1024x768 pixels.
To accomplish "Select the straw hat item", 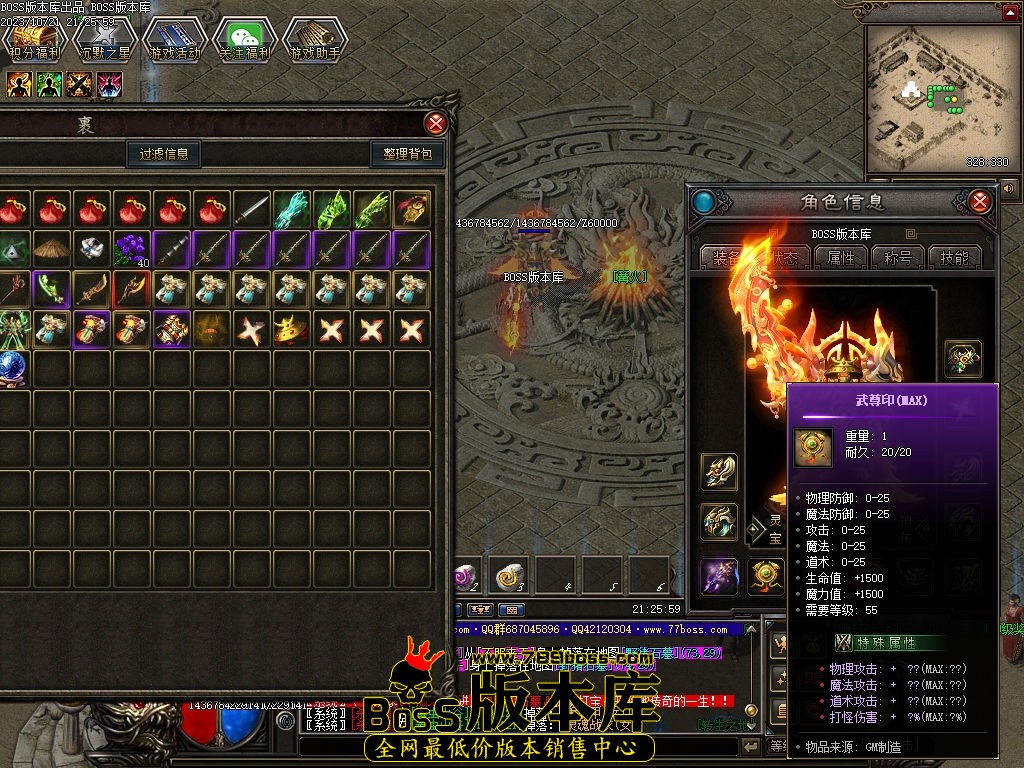I will click(50, 249).
